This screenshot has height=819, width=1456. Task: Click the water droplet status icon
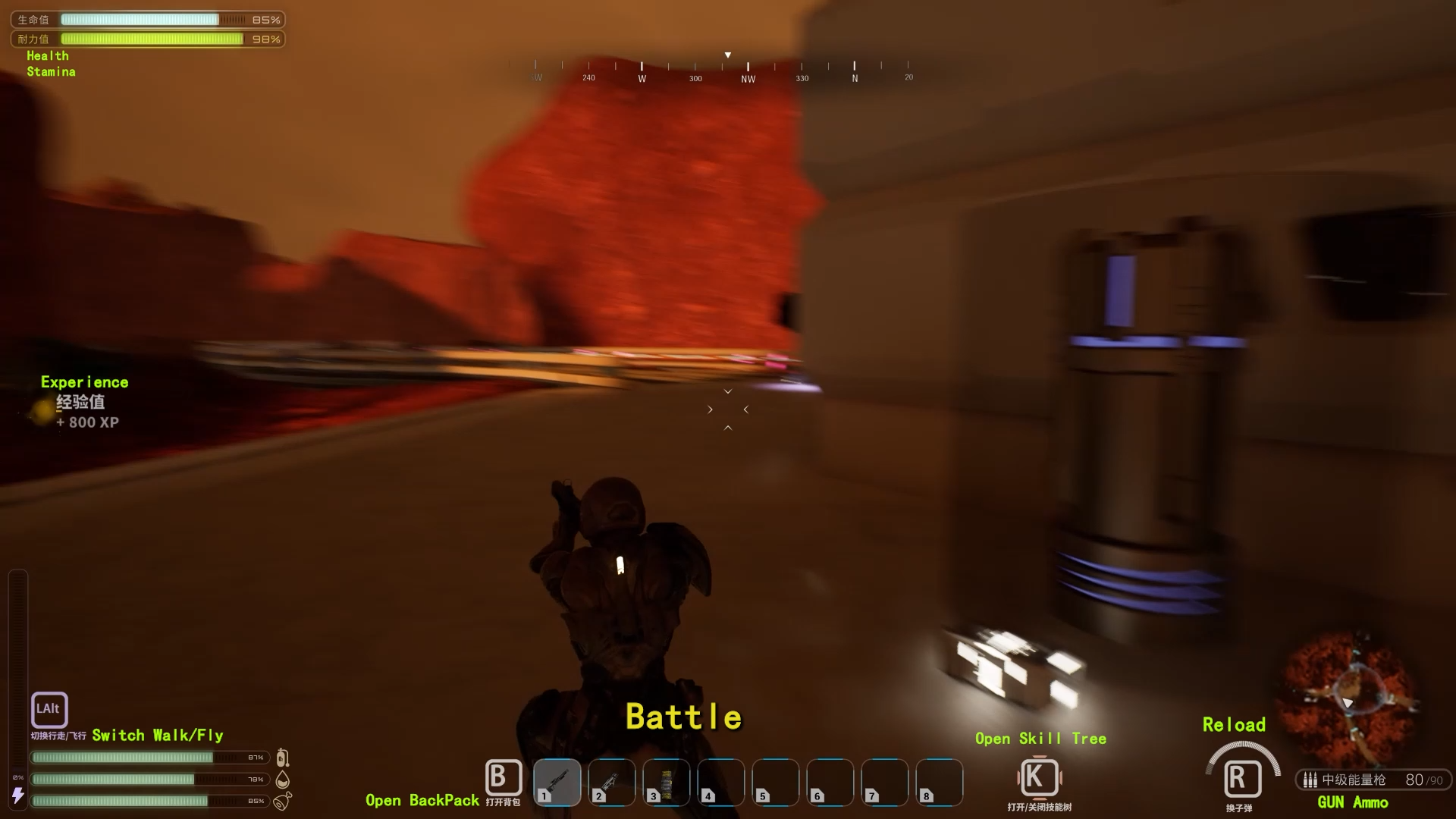(283, 779)
